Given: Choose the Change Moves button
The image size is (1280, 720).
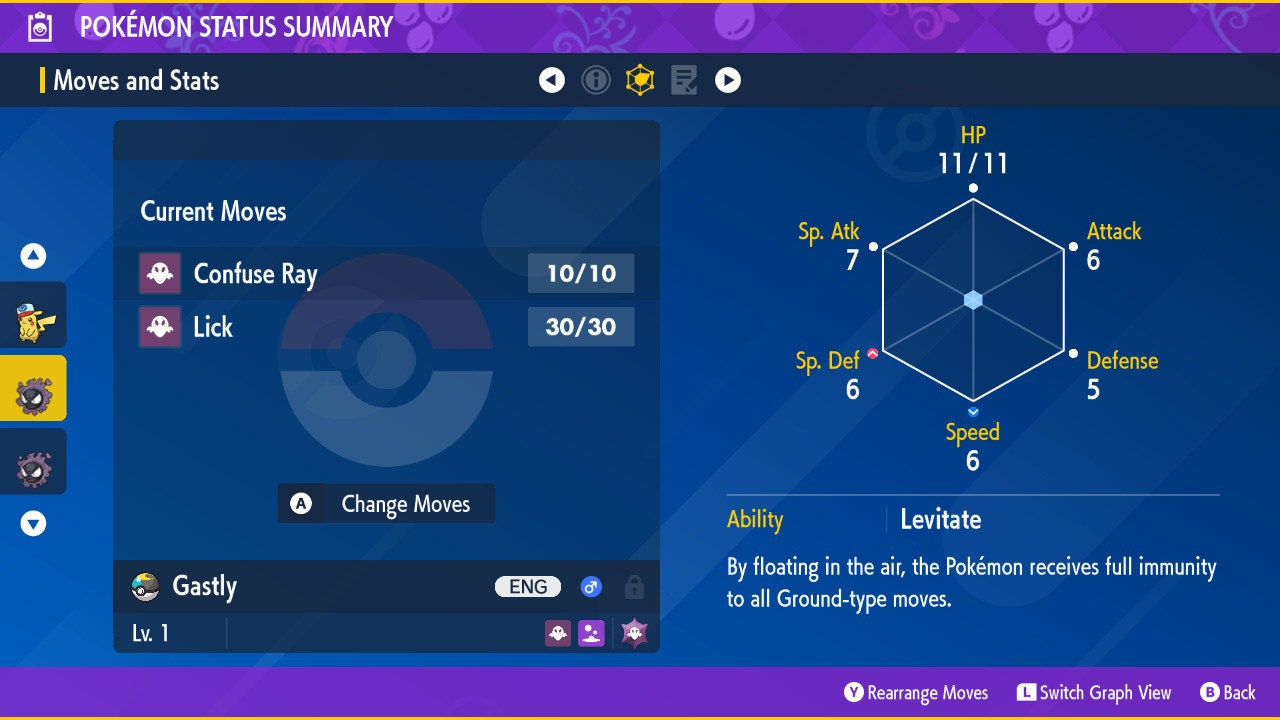Looking at the screenshot, I should pyautogui.click(x=386, y=504).
